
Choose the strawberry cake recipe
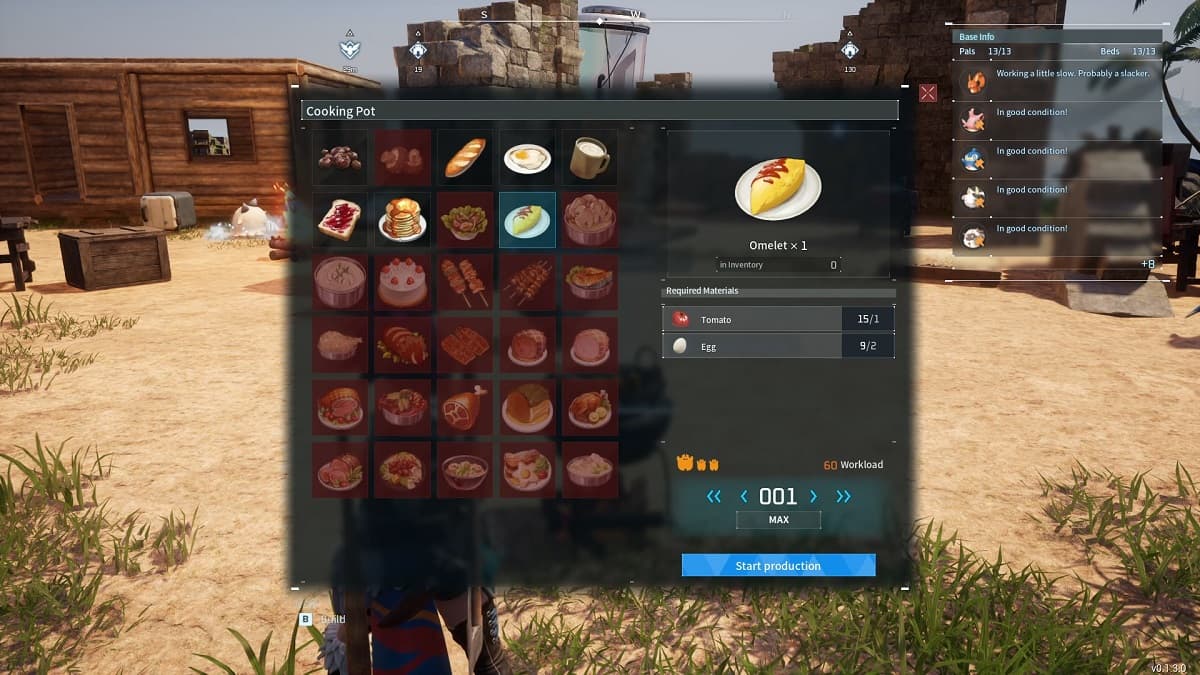click(x=403, y=282)
